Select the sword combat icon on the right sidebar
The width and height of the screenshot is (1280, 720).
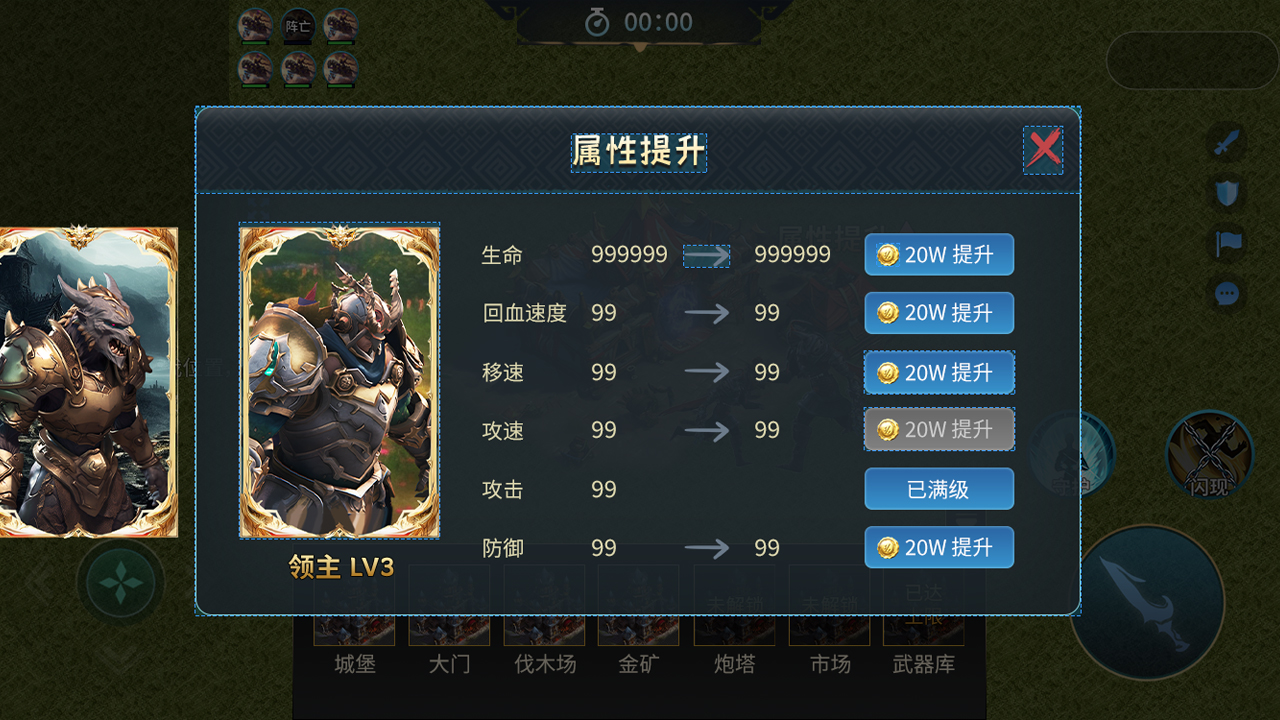(1228, 140)
